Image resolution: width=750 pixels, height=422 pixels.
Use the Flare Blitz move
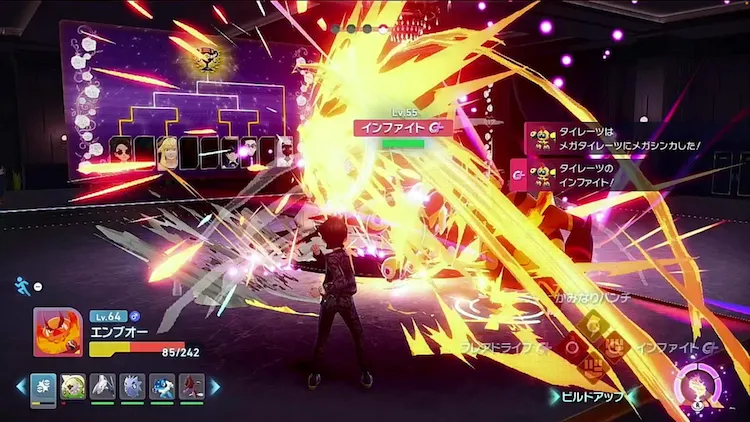coord(571,348)
